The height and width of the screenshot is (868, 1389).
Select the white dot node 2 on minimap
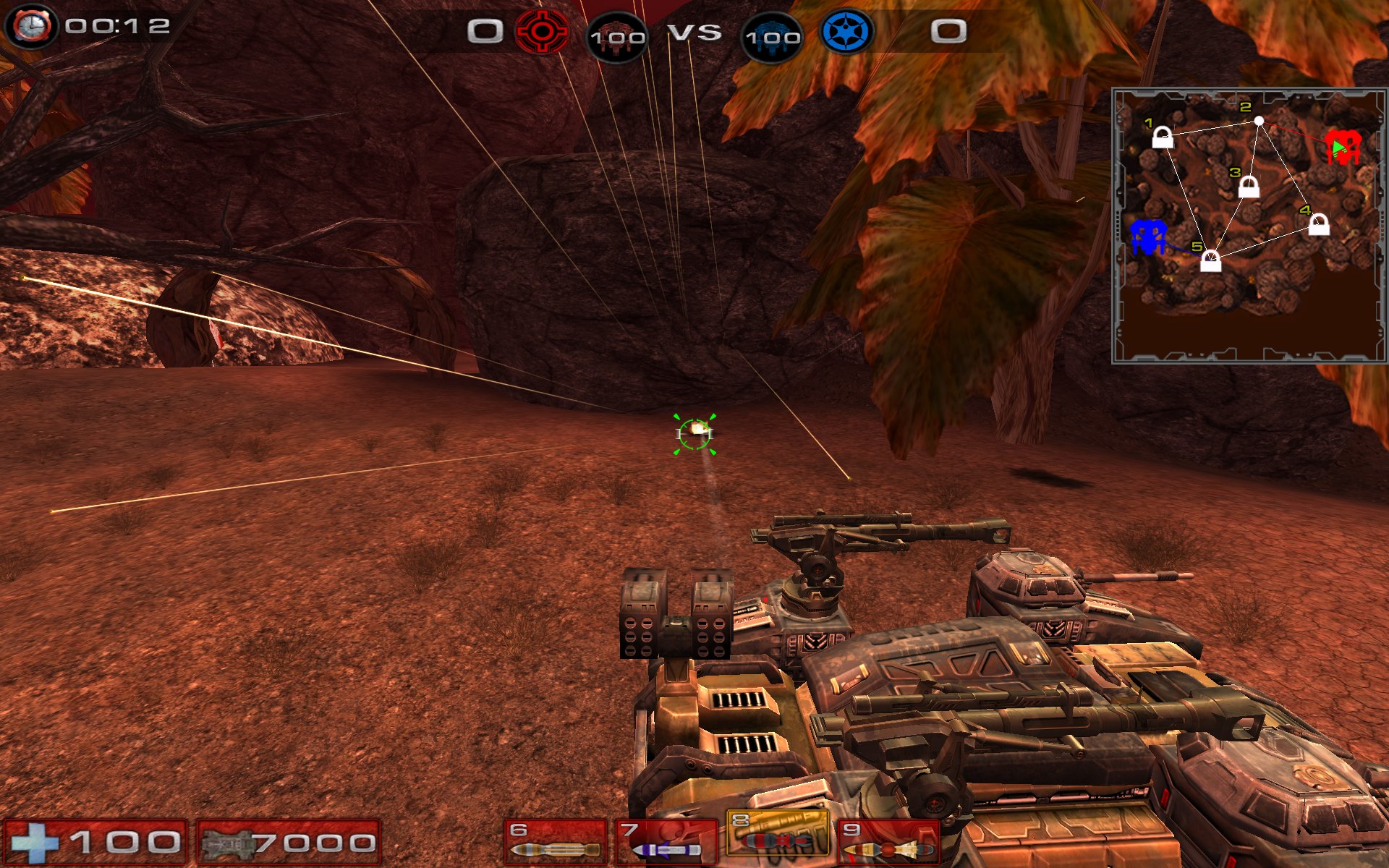coord(1259,121)
